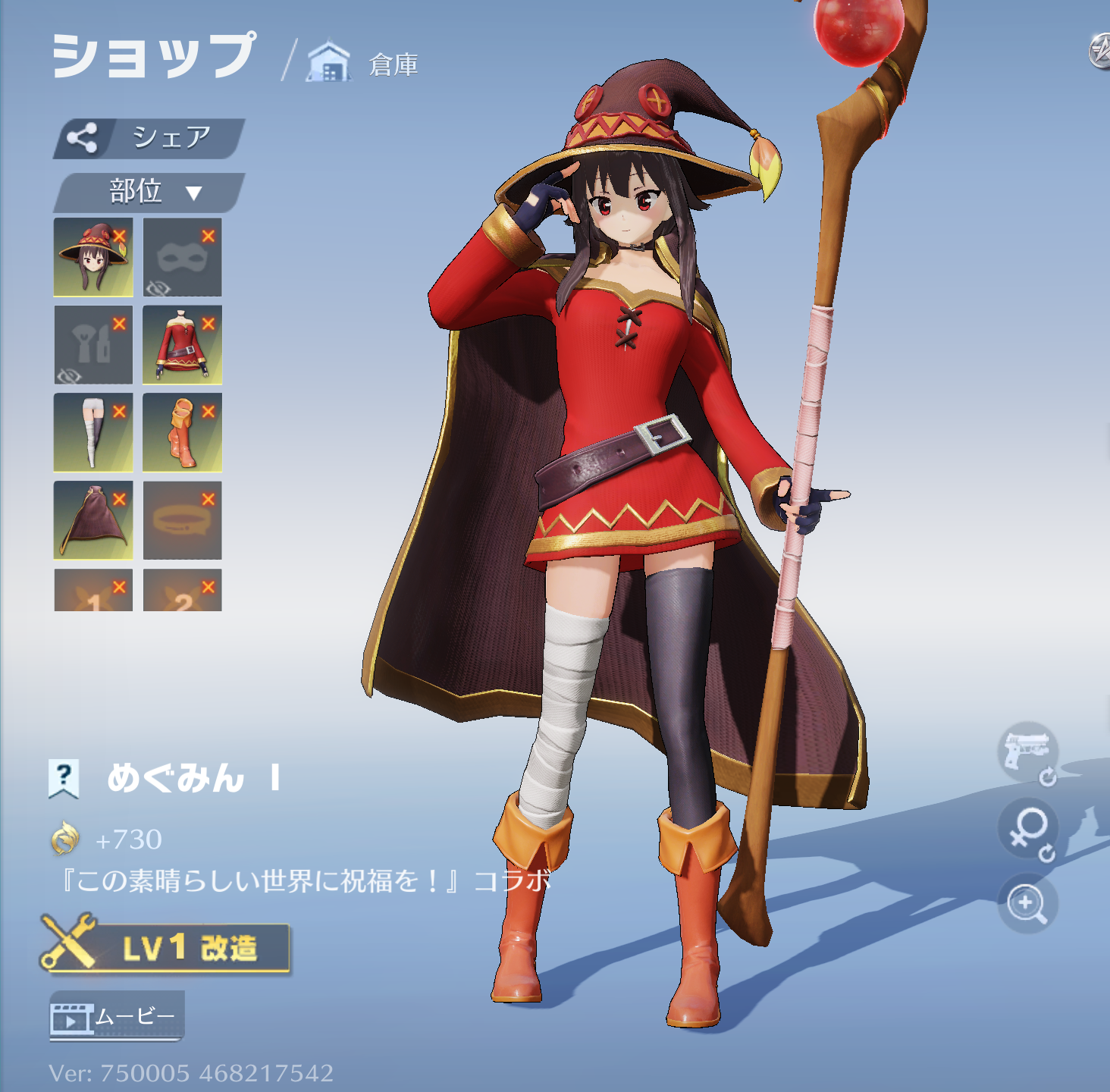
Task: Select the bandaged leggings slot
Action: click(x=92, y=432)
